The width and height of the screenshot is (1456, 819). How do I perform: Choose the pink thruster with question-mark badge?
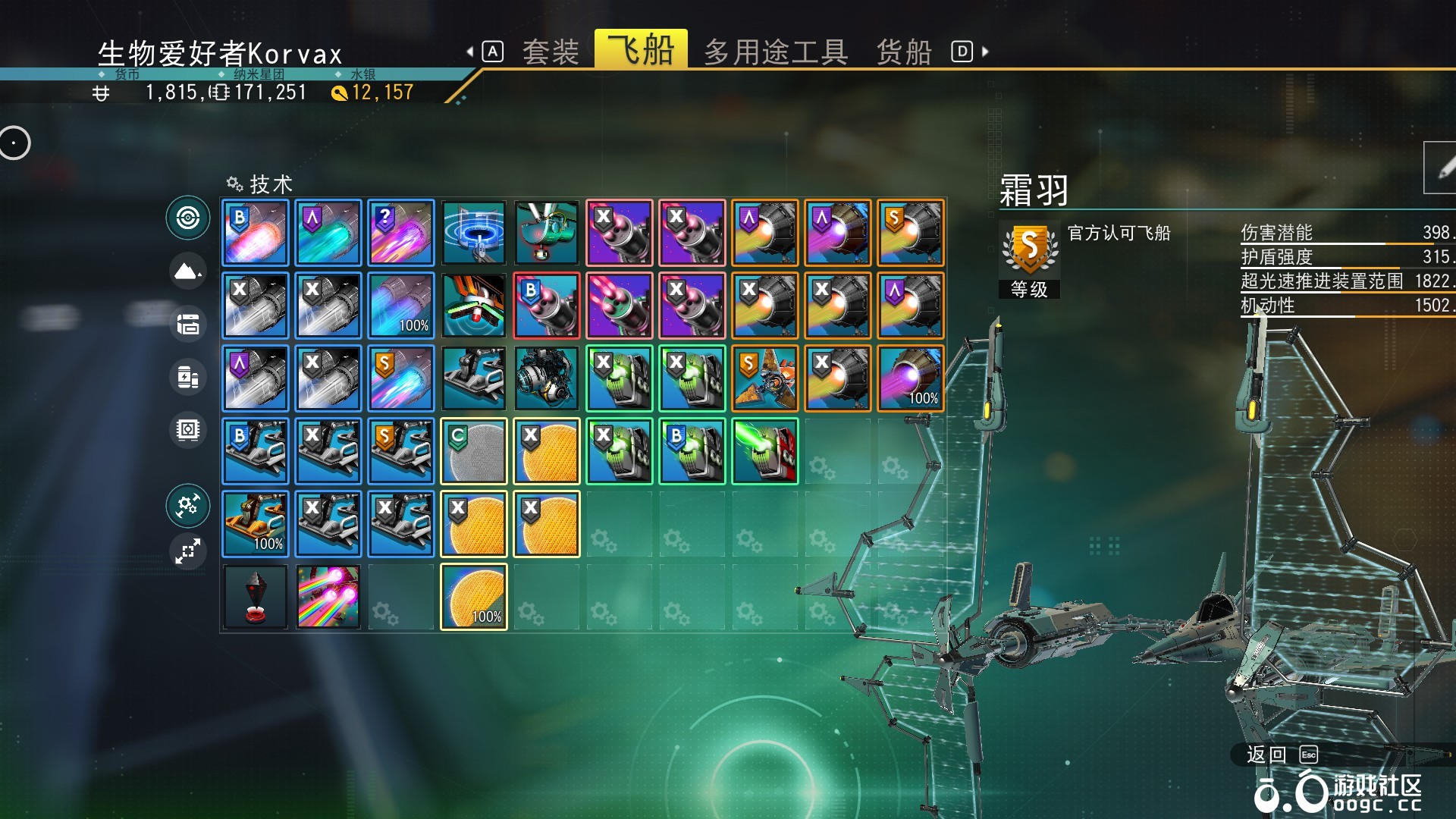[401, 233]
